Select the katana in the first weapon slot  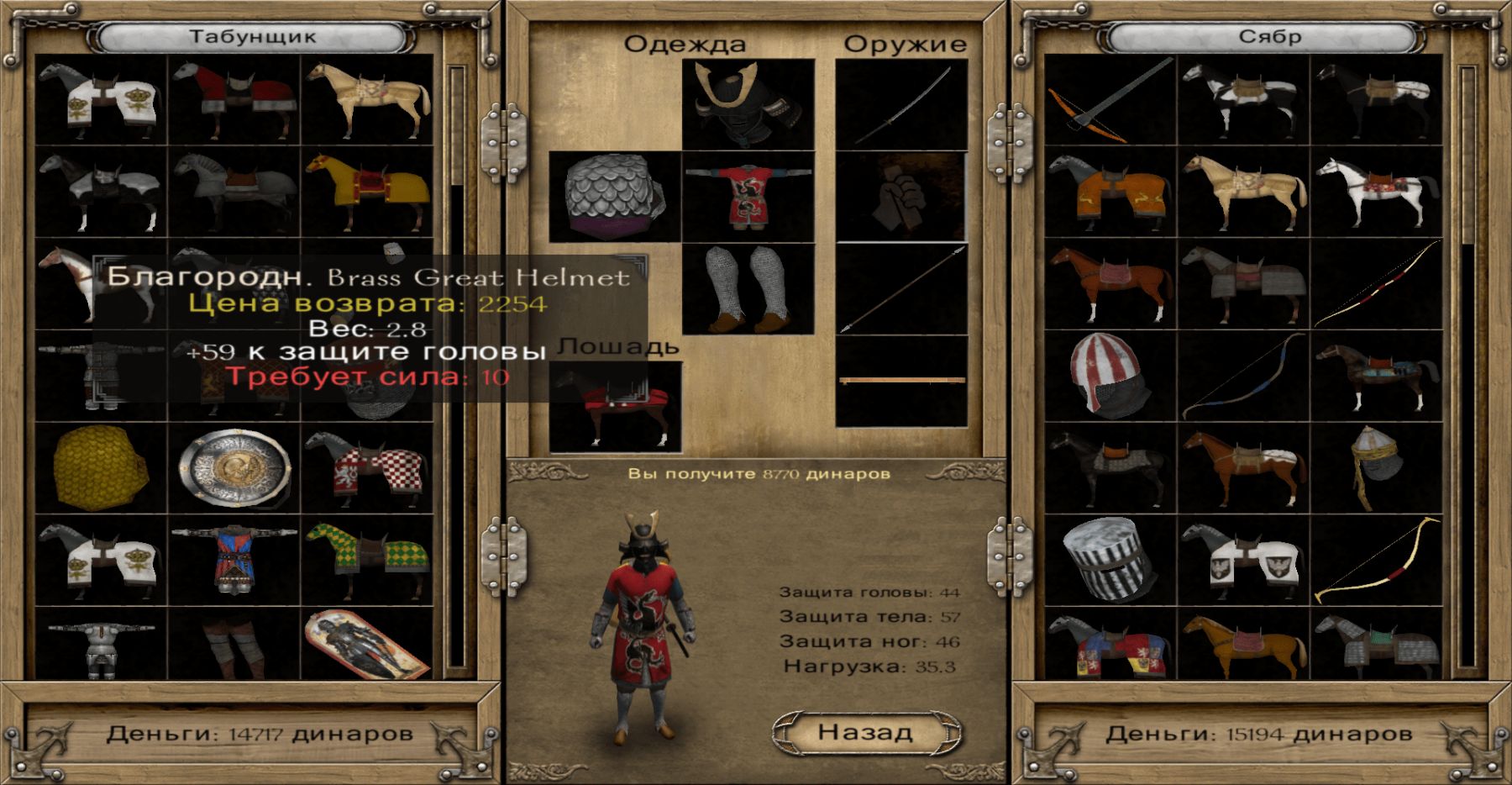(x=901, y=104)
